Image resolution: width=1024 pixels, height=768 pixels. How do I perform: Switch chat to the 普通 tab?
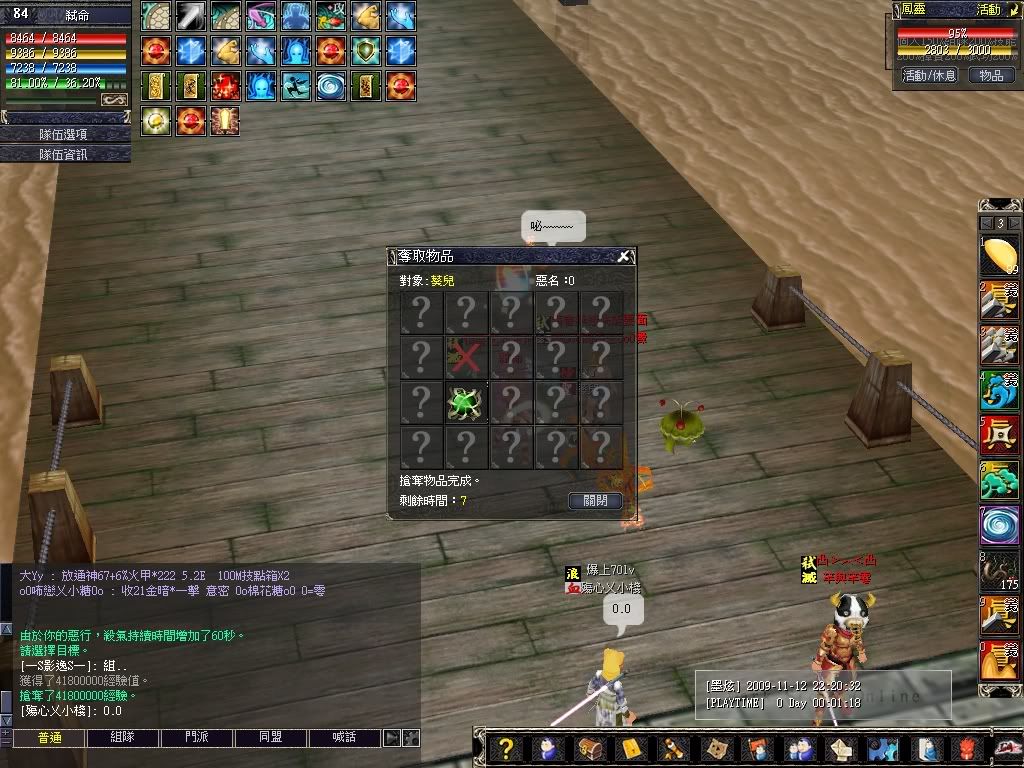pyautogui.click(x=49, y=738)
